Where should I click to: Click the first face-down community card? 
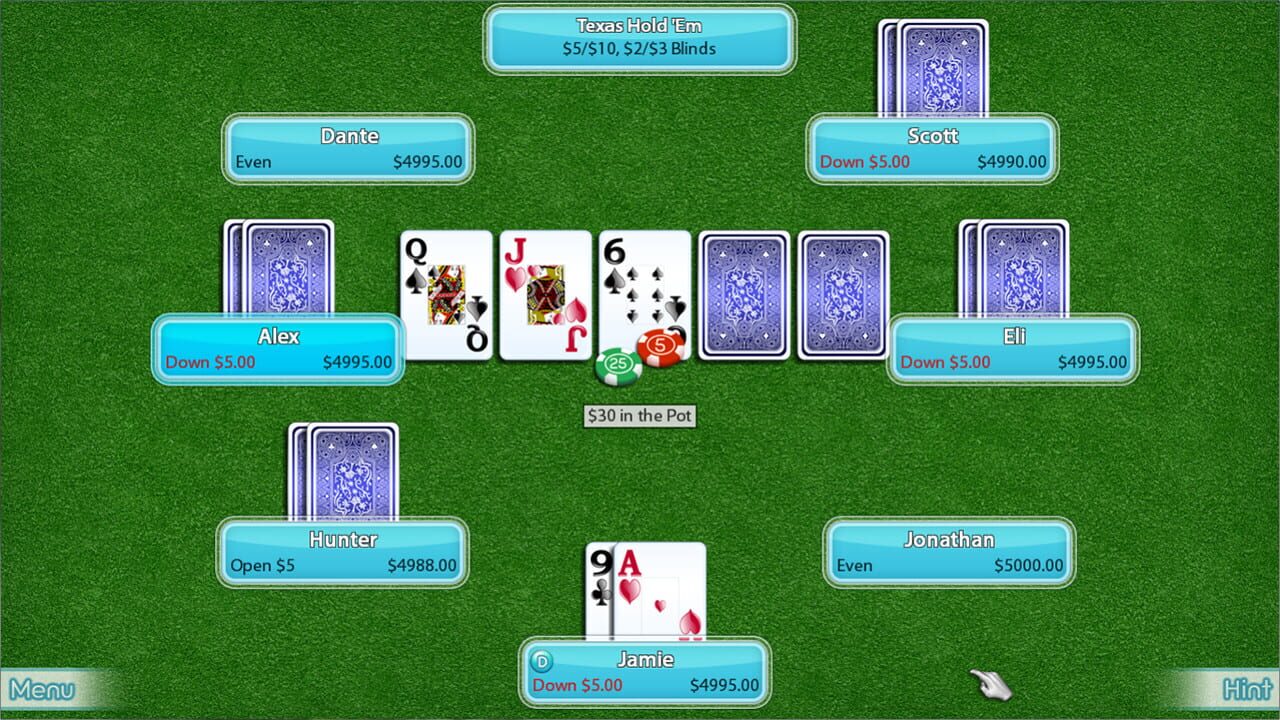click(744, 295)
